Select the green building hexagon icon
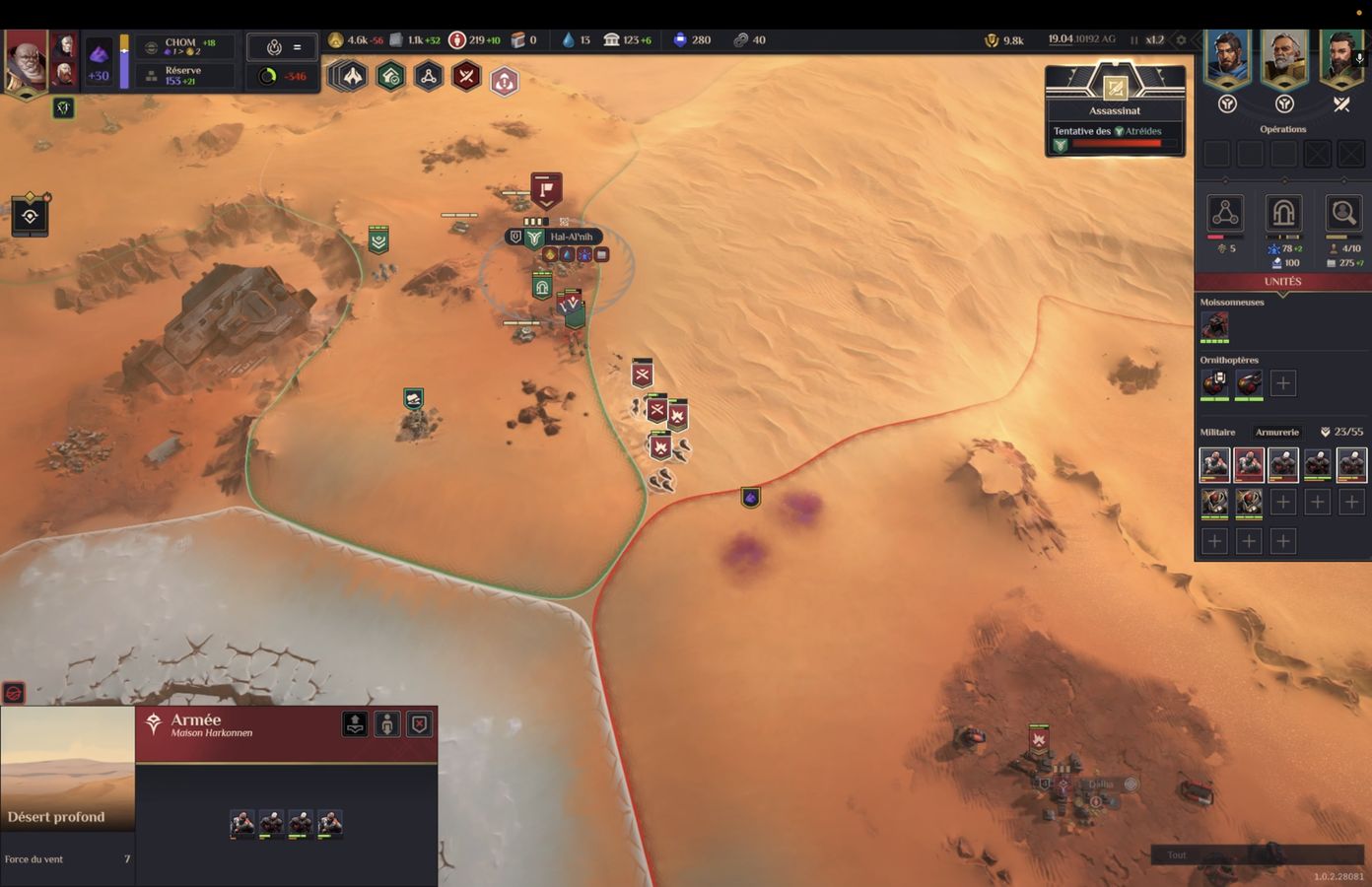Viewport: 1372px width, 887px height. [x=390, y=77]
